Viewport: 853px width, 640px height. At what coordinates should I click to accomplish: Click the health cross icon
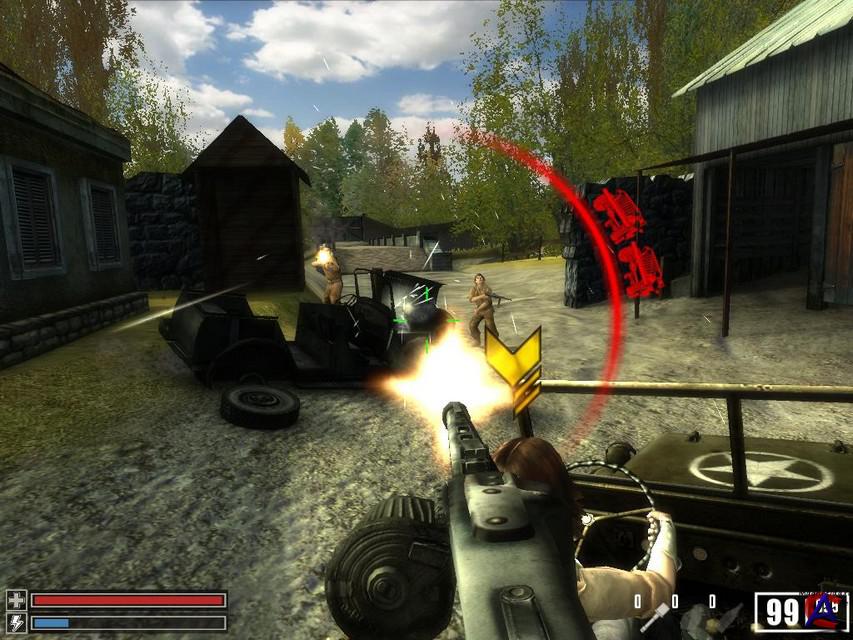pos(16,600)
